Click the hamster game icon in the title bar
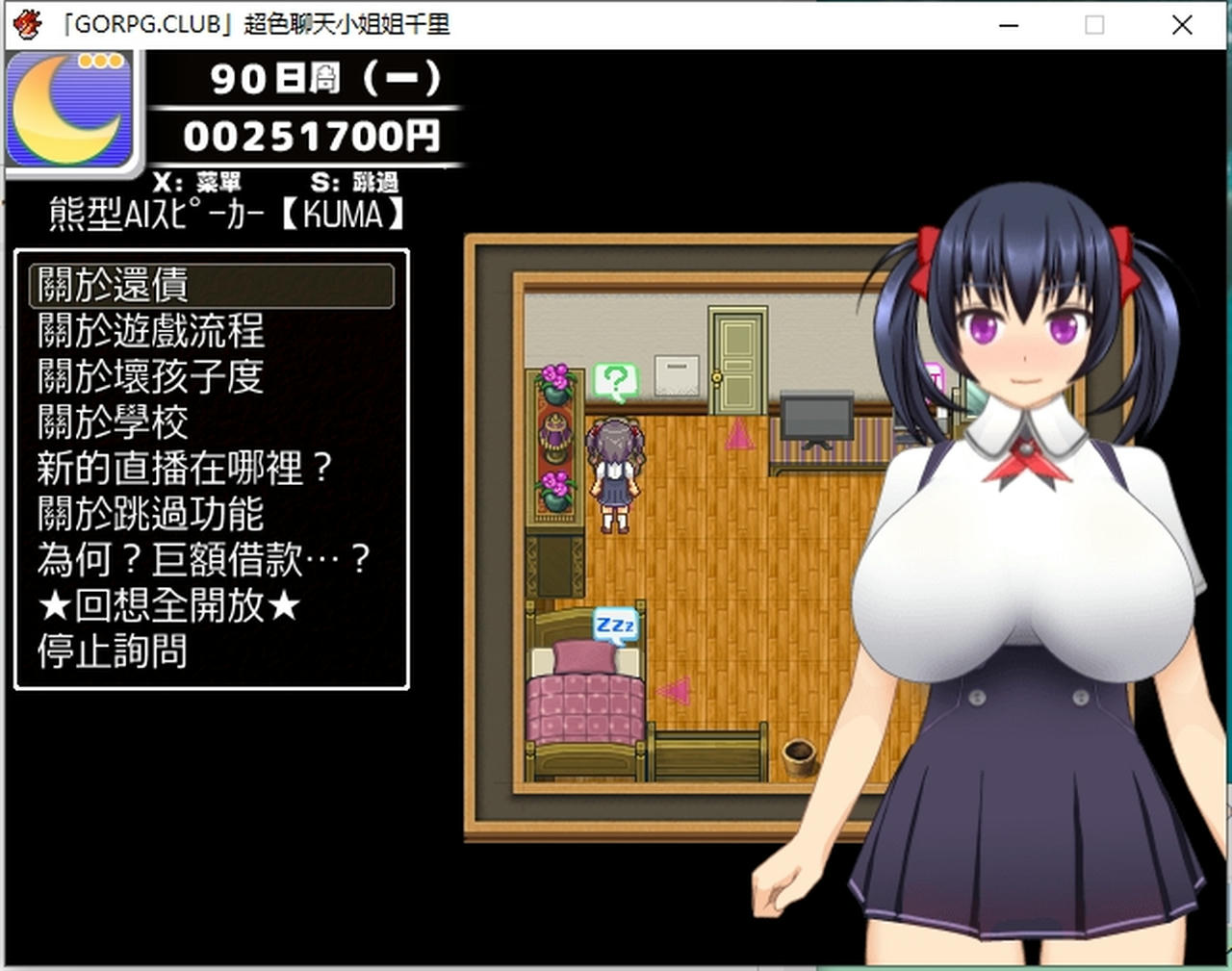The width and height of the screenshot is (1232, 971). (26, 24)
